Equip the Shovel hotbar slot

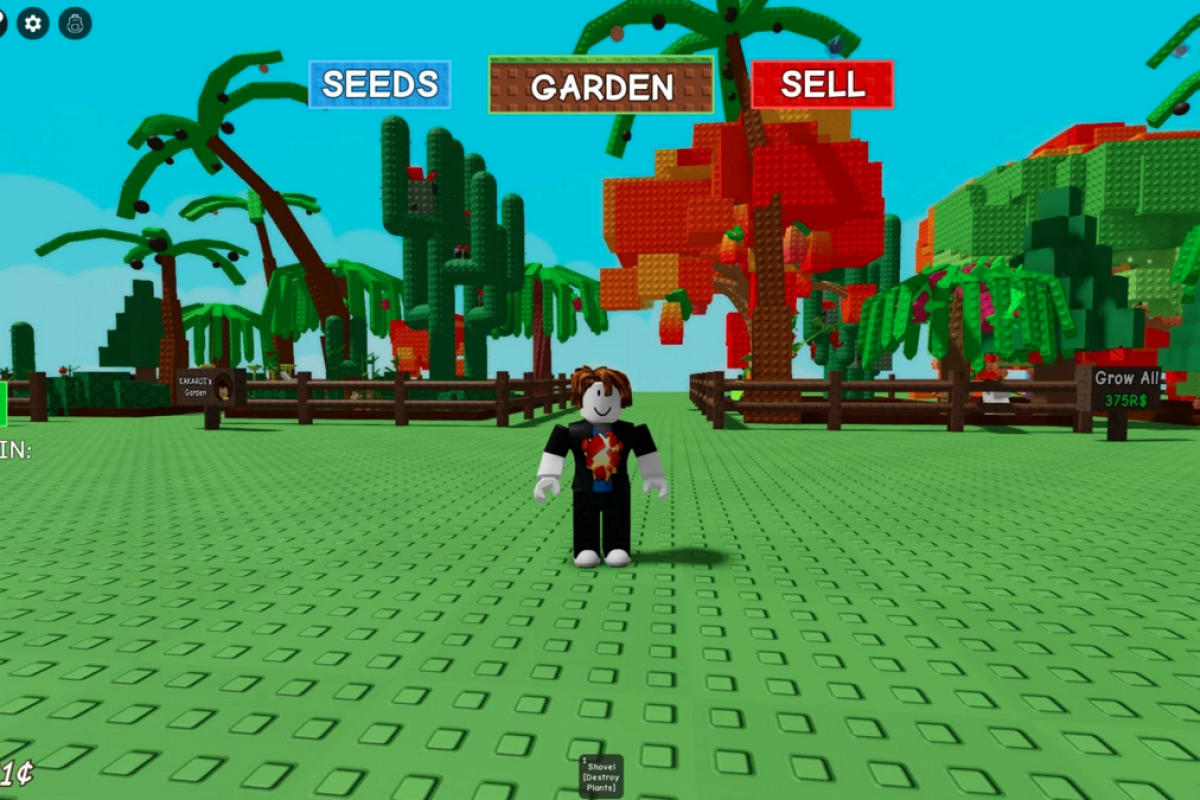click(601, 776)
